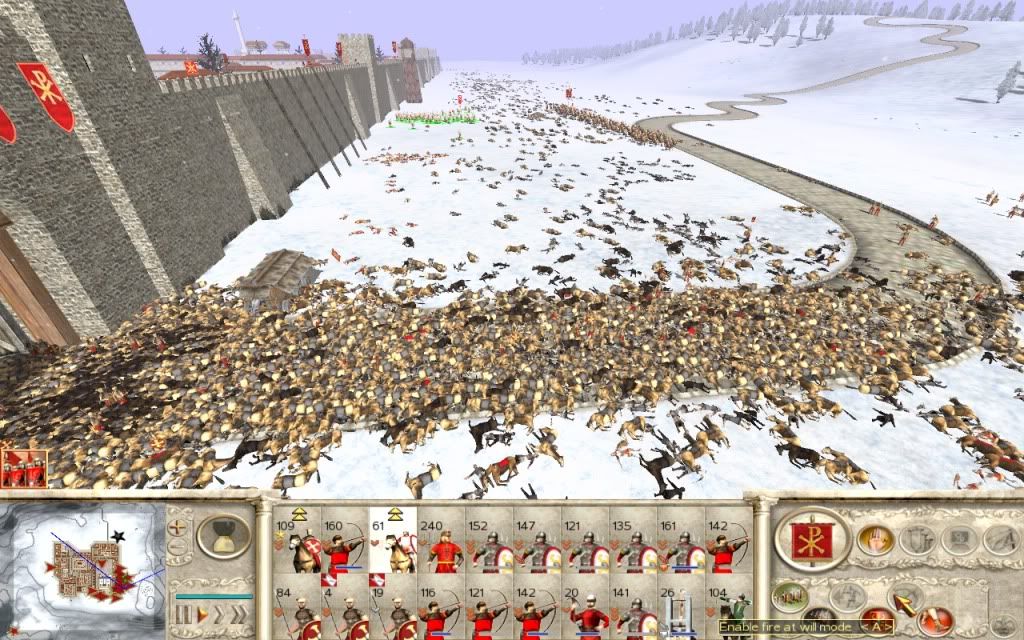Zoom out the minimap with minus button
Image resolution: width=1024 pixels, height=640 pixels.
point(178,547)
